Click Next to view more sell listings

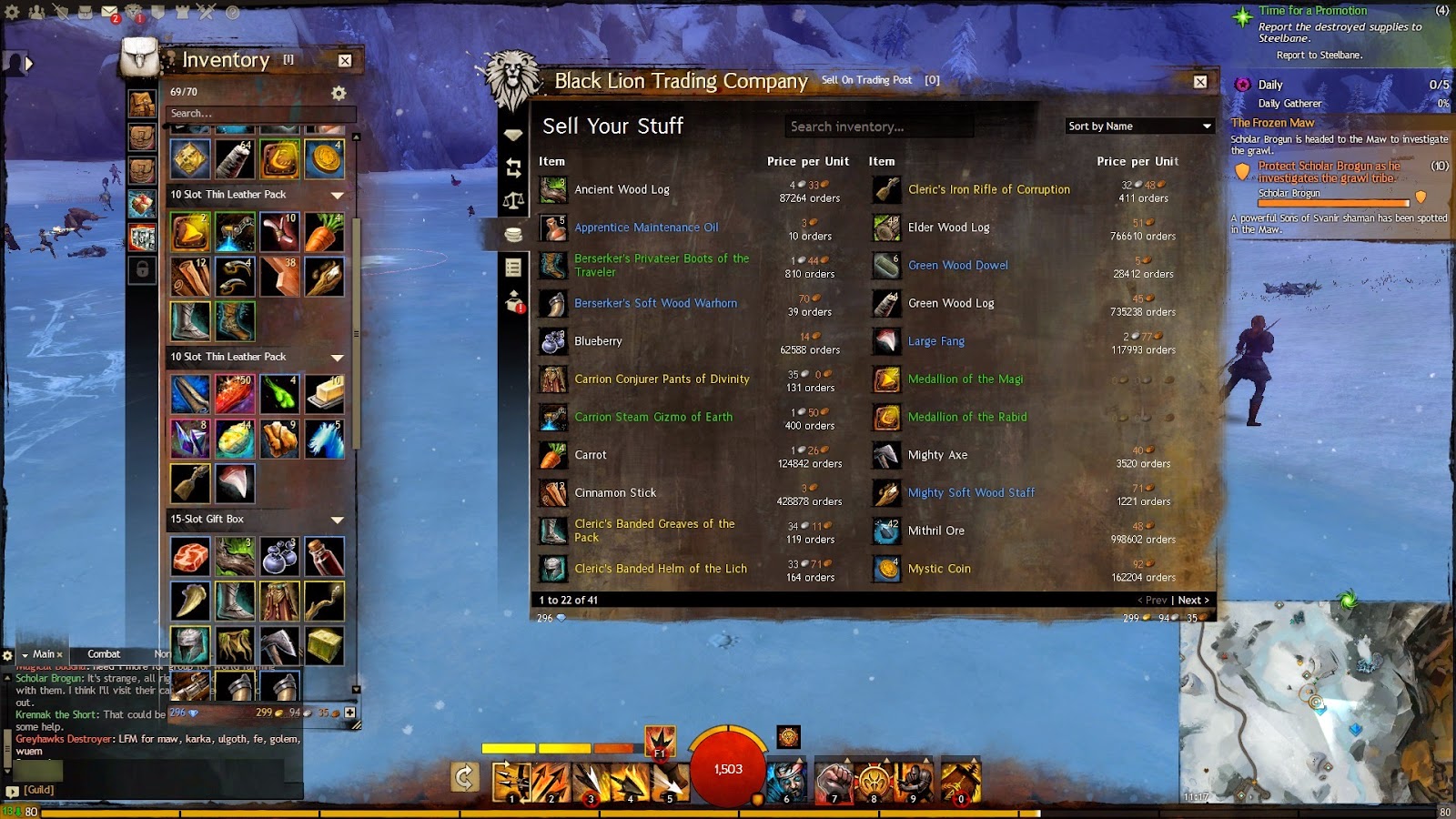tap(1190, 600)
